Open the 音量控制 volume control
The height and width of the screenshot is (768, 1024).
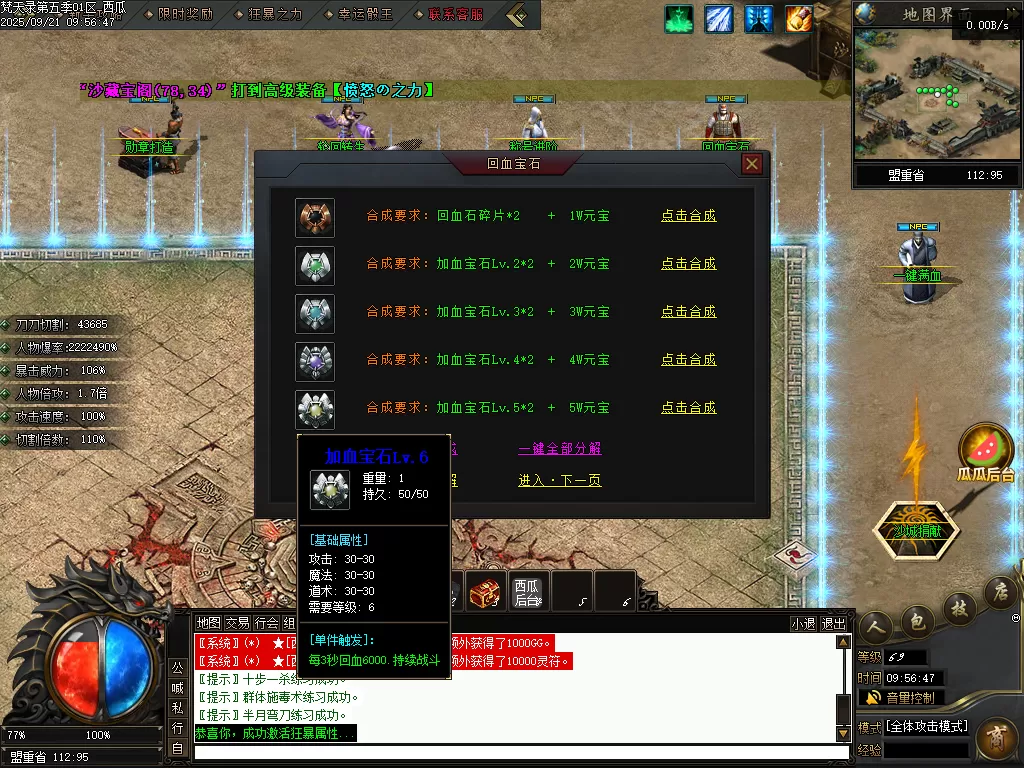900,697
